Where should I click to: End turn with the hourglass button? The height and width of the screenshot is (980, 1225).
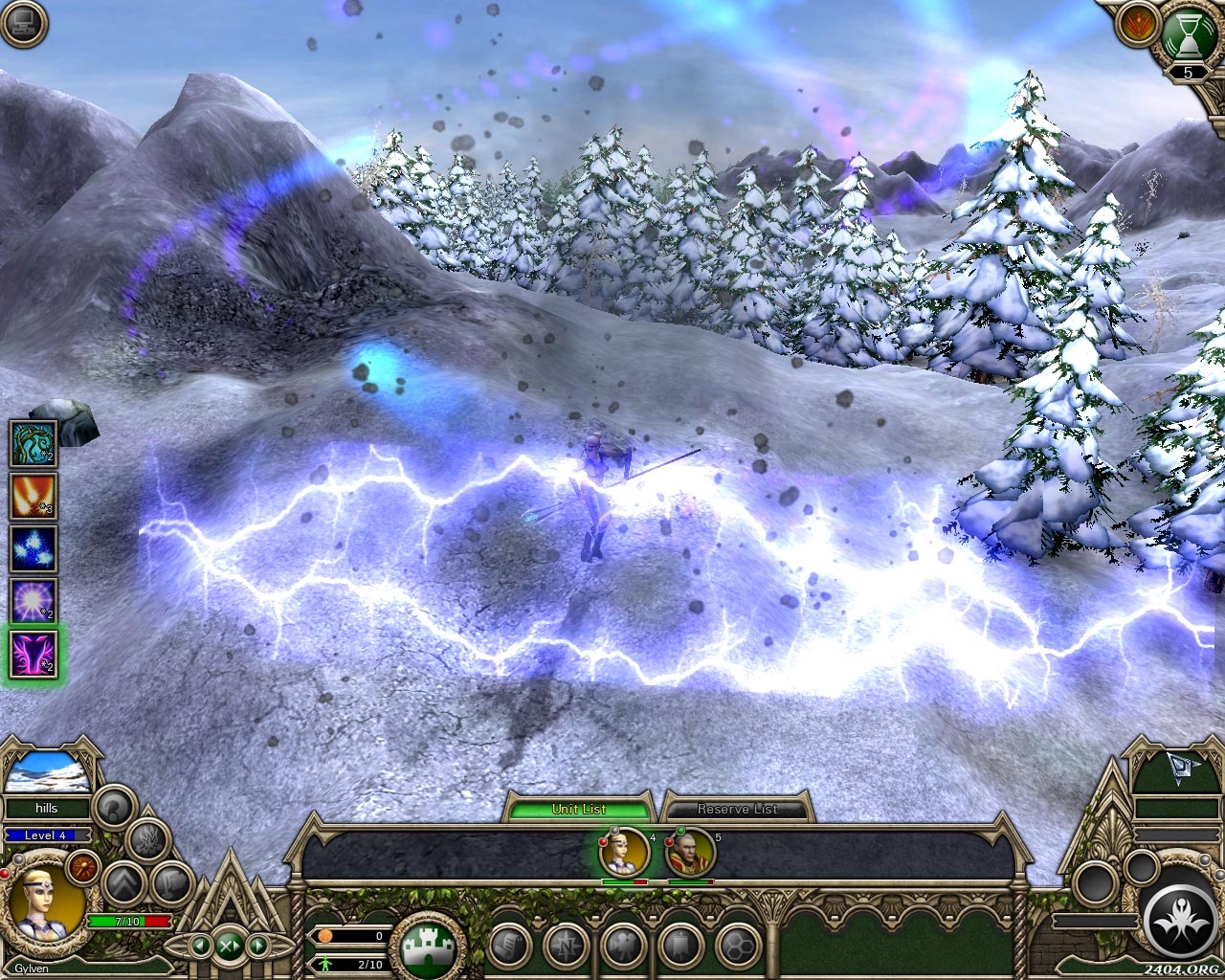click(x=1189, y=38)
